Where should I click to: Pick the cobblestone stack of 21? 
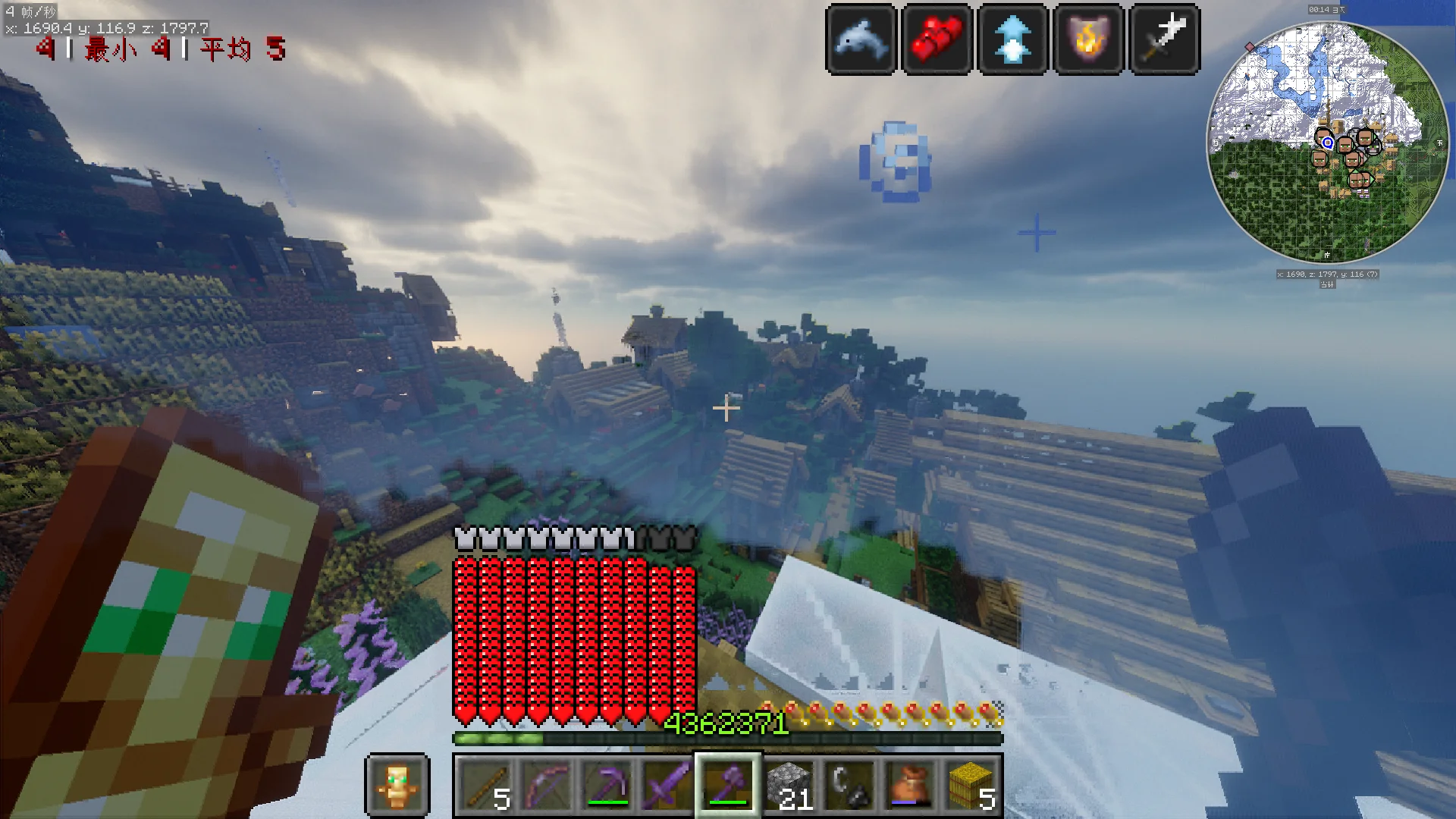(789, 785)
